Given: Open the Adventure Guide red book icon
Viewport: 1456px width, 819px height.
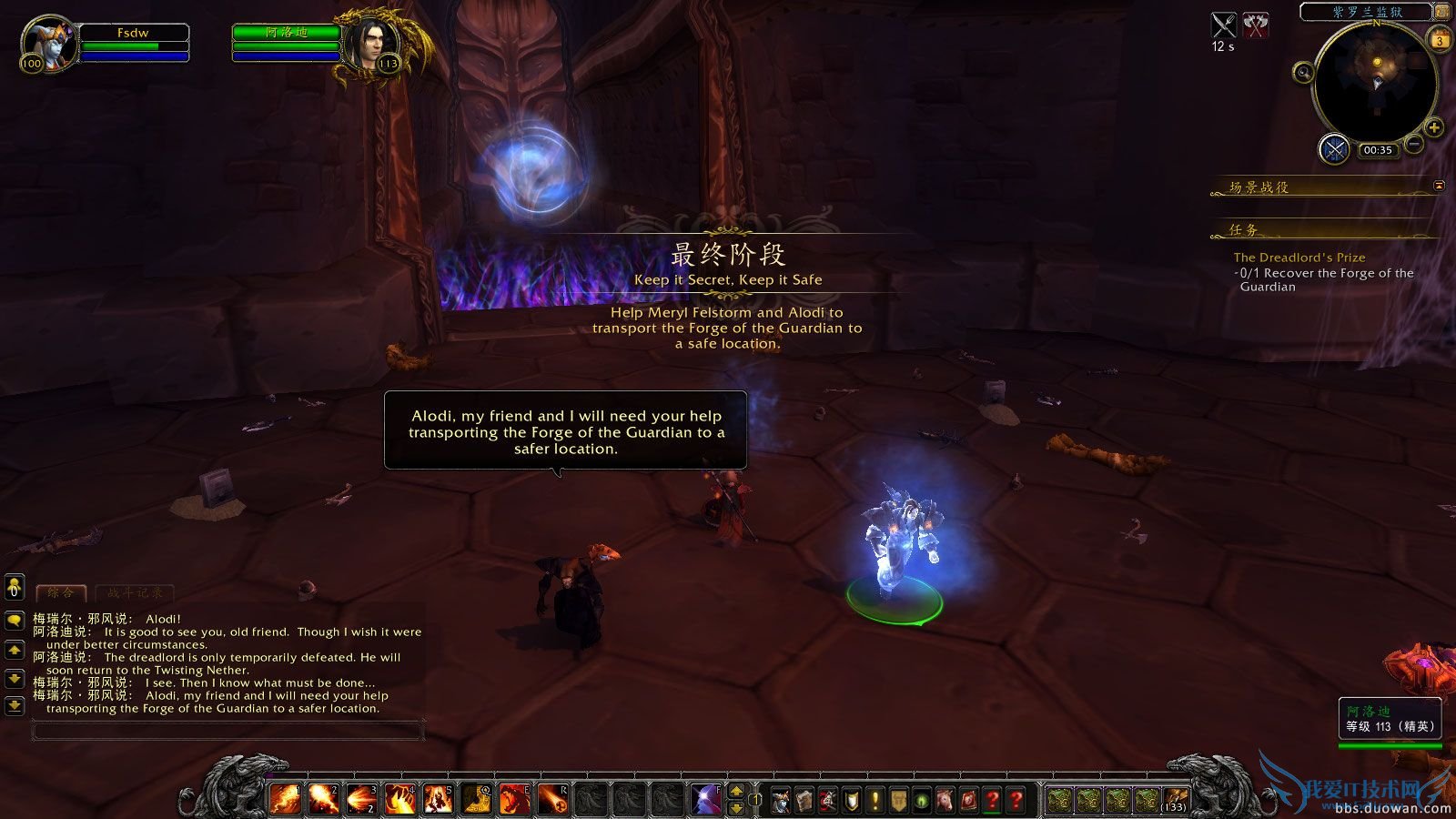Looking at the screenshot, I should coord(967,800).
